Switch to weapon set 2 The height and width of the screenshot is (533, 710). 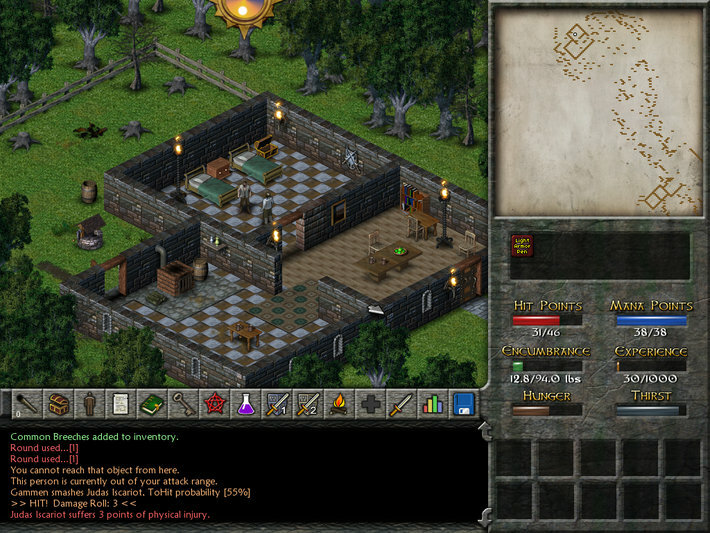[x=307, y=404]
